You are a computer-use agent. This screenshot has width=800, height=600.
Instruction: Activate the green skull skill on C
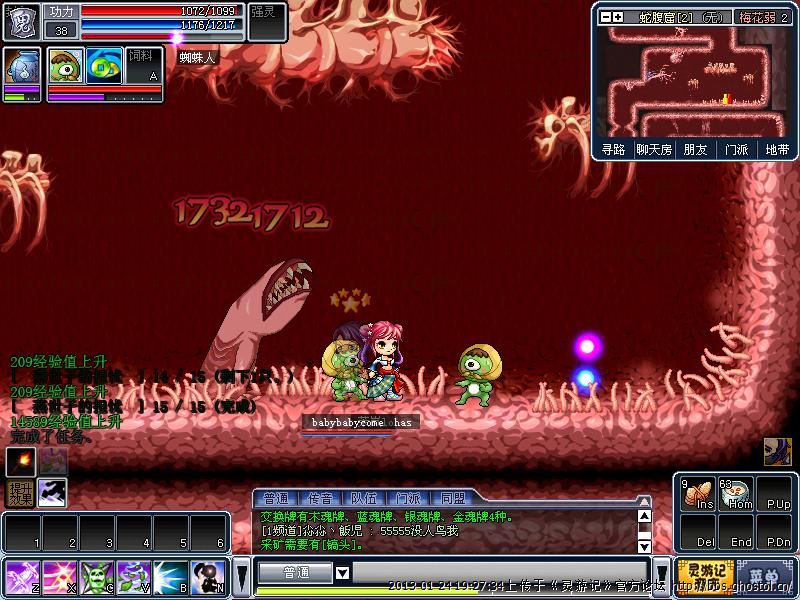pyautogui.click(x=96, y=577)
